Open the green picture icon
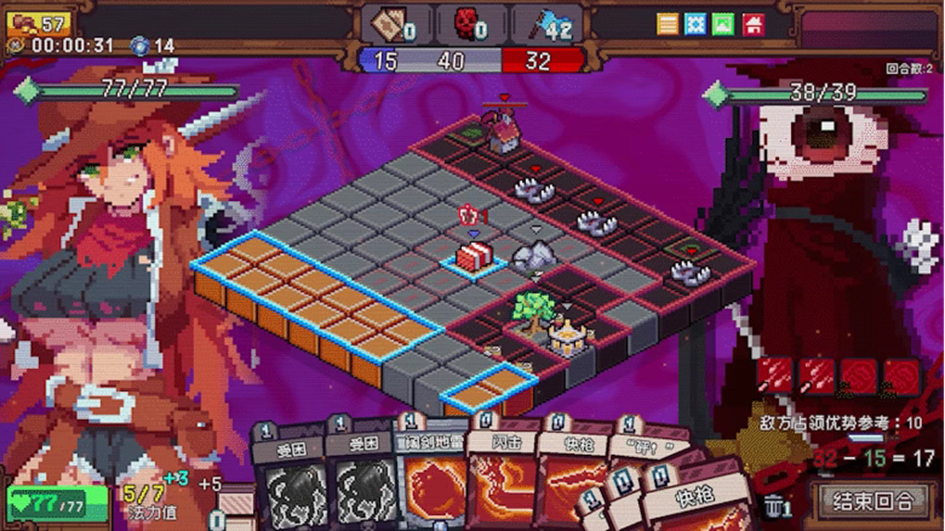This screenshot has width=945, height=531. pos(724,24)
